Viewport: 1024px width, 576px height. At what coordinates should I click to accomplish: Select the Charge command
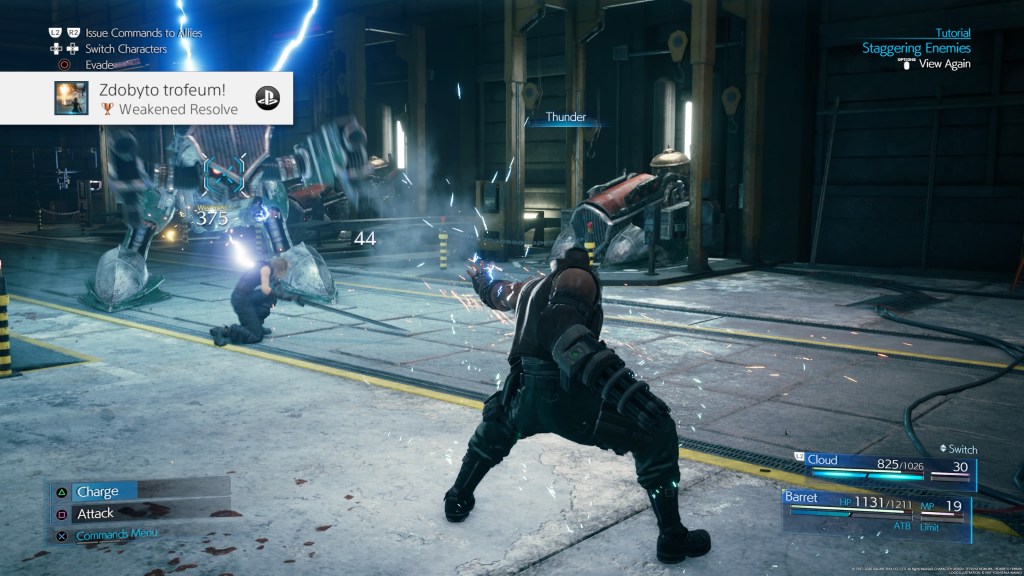coord(97,492)
